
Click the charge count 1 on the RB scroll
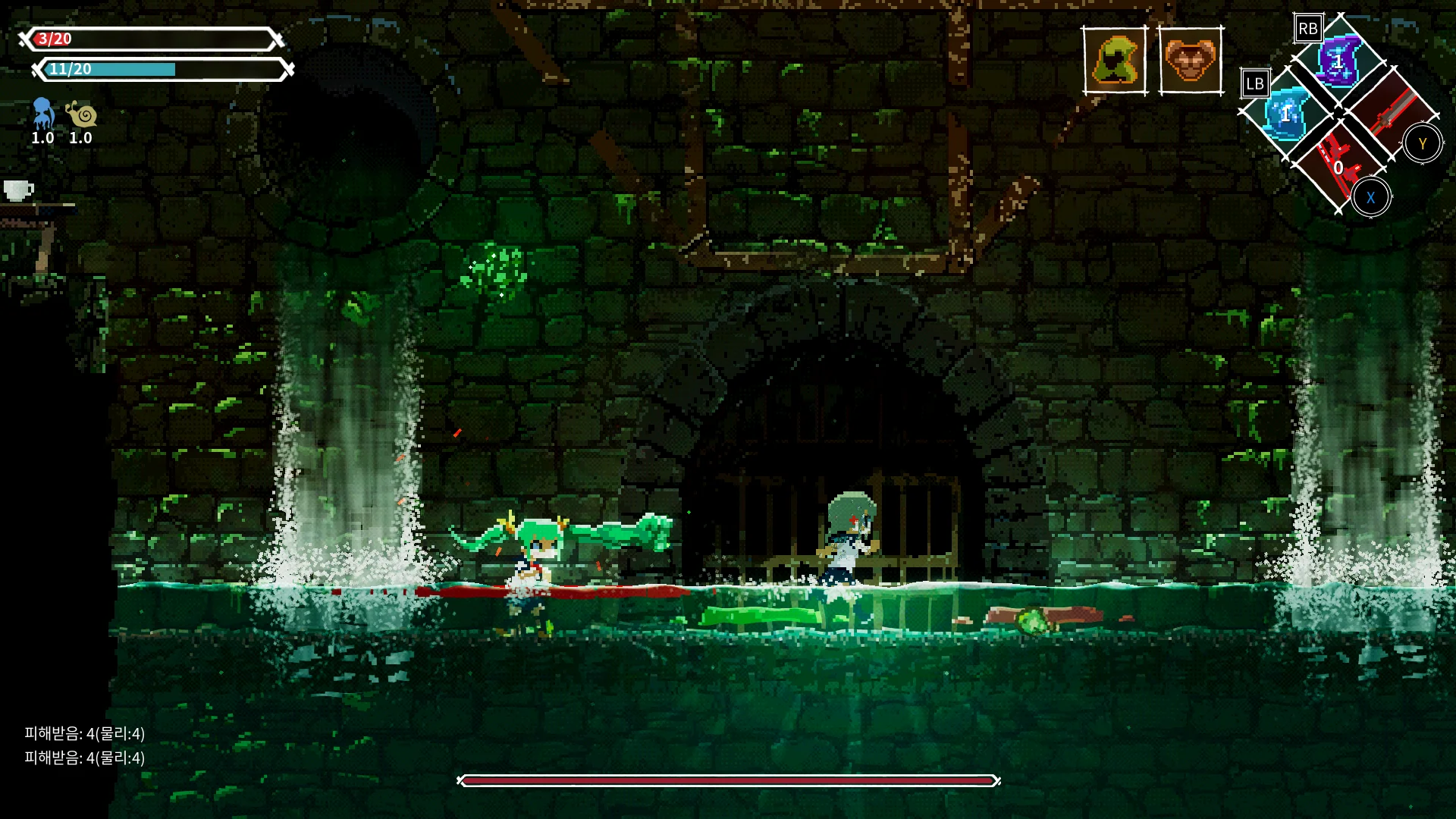tap(1339, 62)
